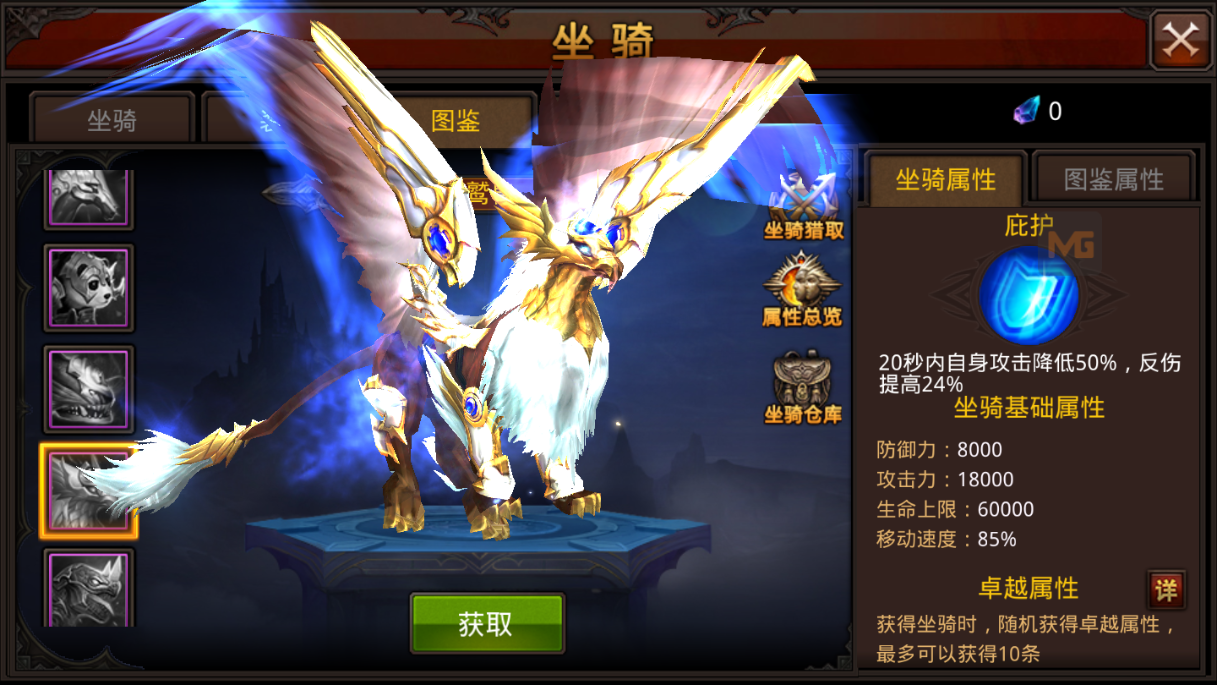The height and width of the screenshot is (685, 1217).
Task: Select the highlighted griffin mount thumbnail
Action: [88, 491]
